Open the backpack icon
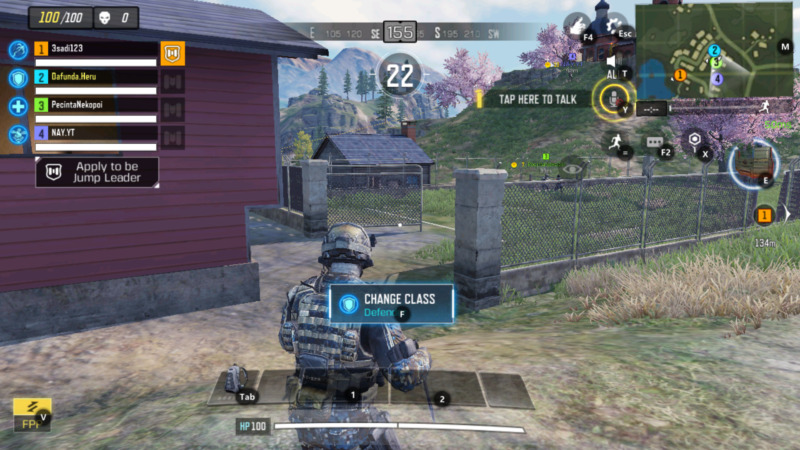Viewport: 800px width, 450px height. click(x=236, y=379)
